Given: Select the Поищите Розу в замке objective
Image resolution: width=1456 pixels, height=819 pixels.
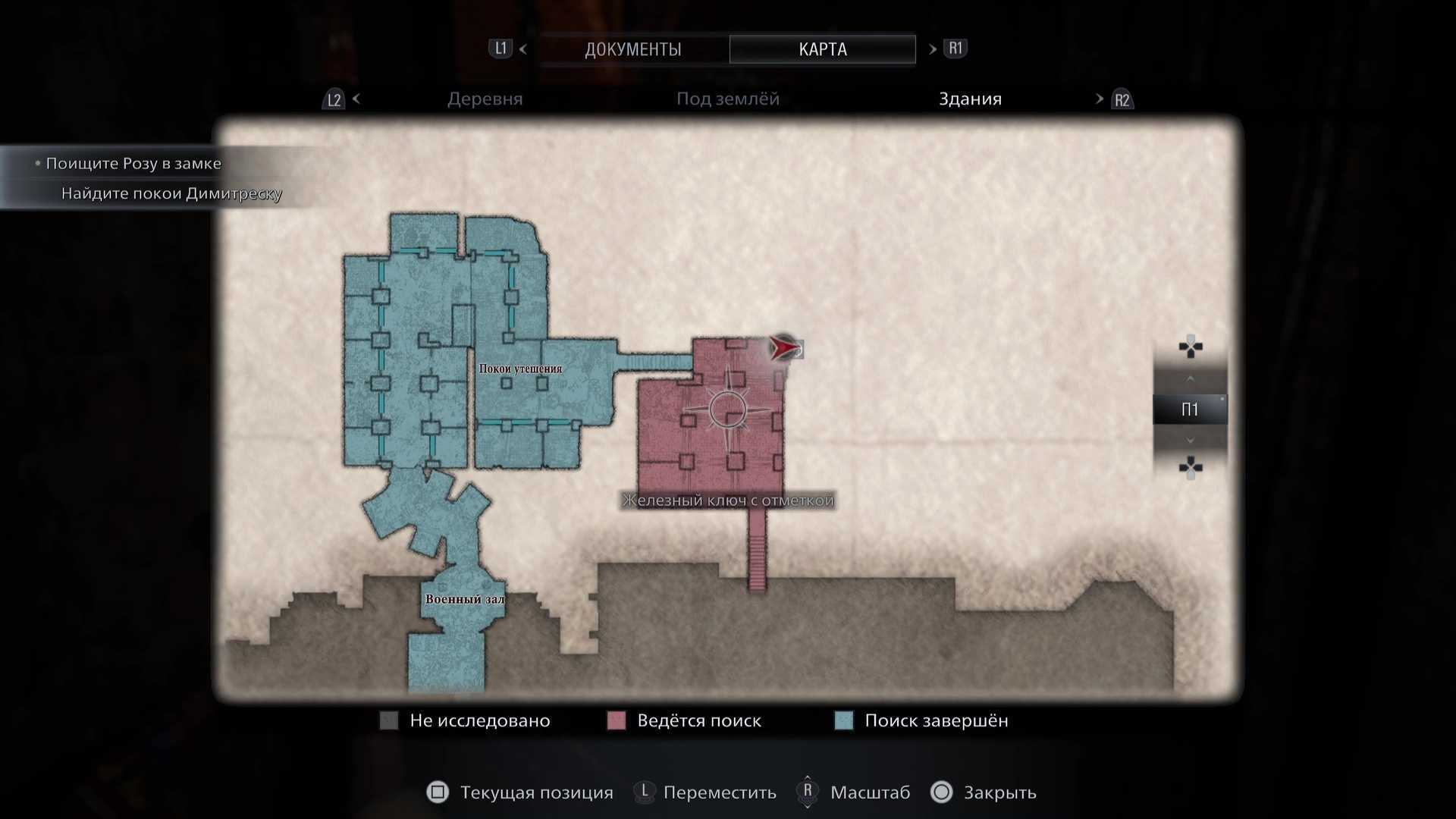Looking at the screenshot, I should tap(133, 164).
